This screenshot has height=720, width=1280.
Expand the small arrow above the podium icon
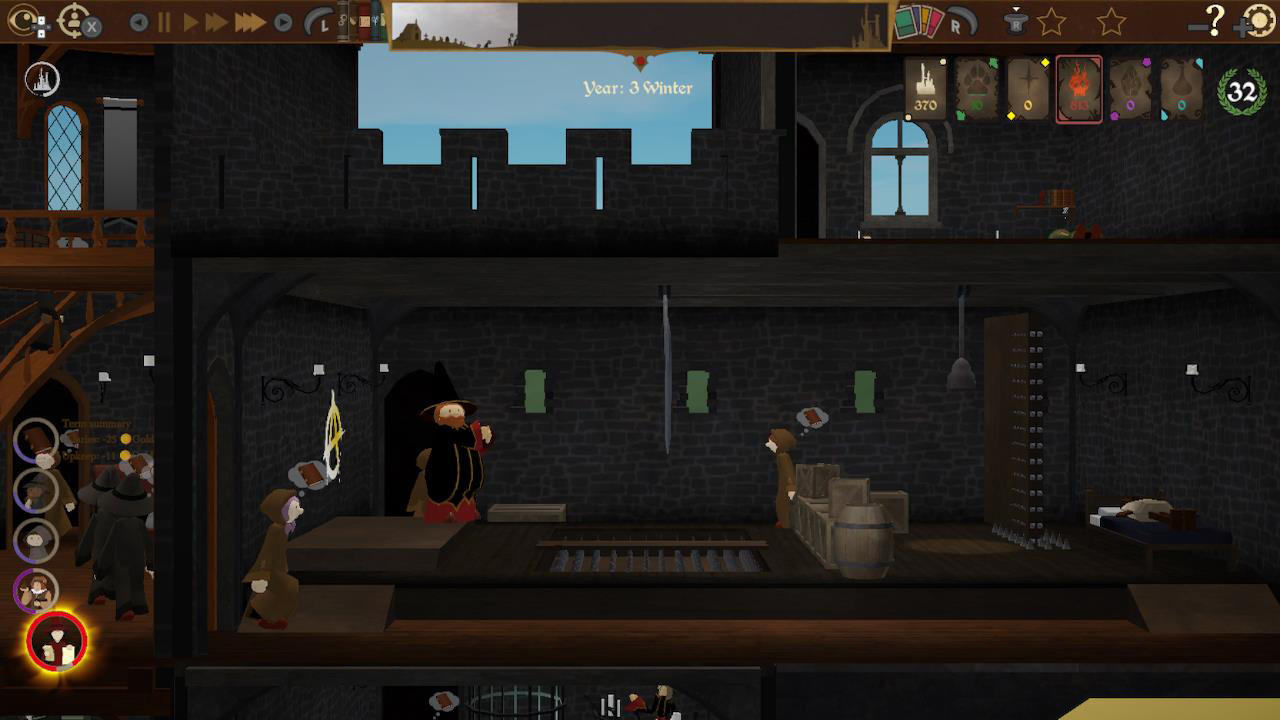[1017, 8]
